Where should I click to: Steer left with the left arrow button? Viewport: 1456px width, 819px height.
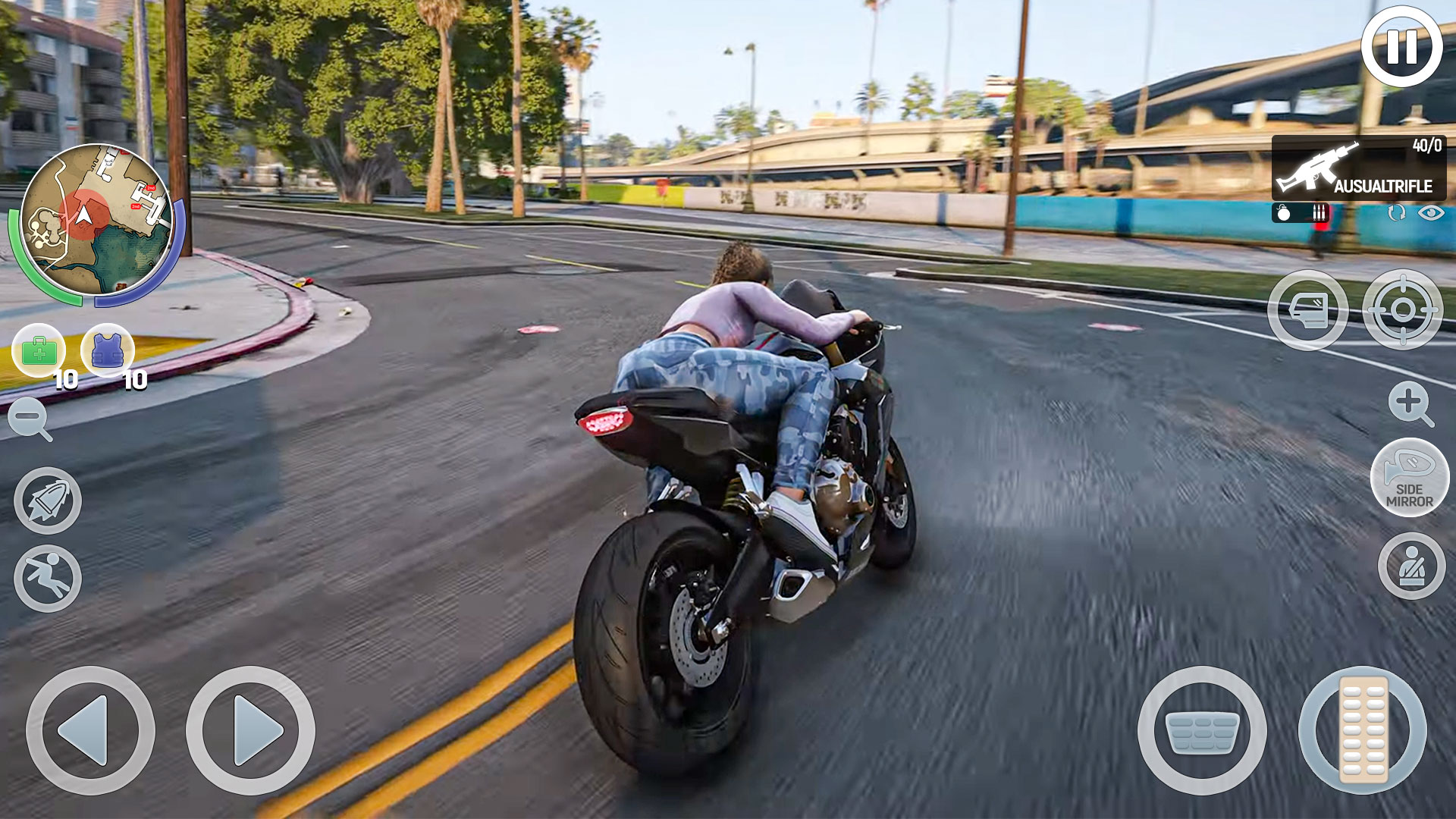(90, 730)
